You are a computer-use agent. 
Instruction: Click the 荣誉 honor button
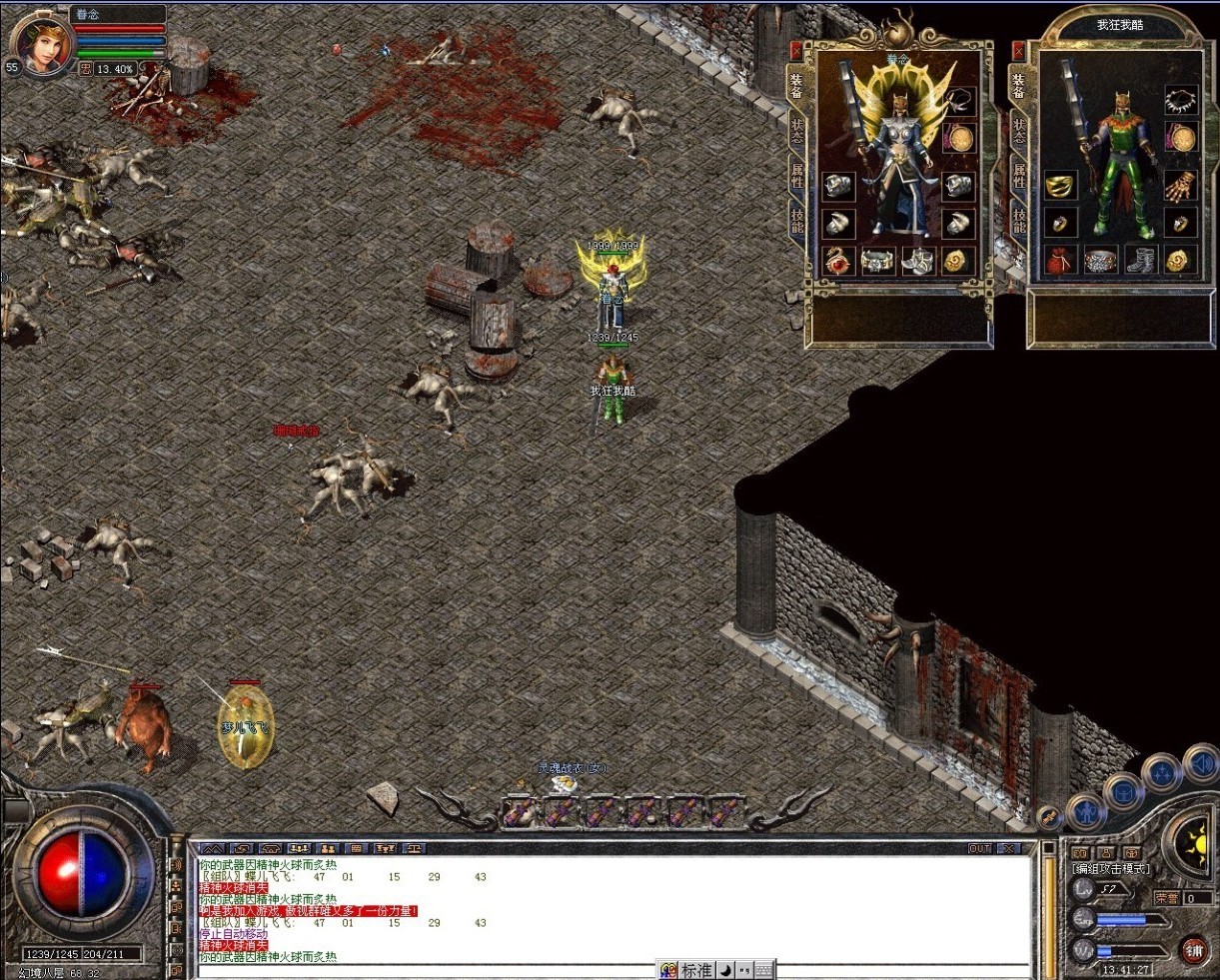pos(1166,898)
